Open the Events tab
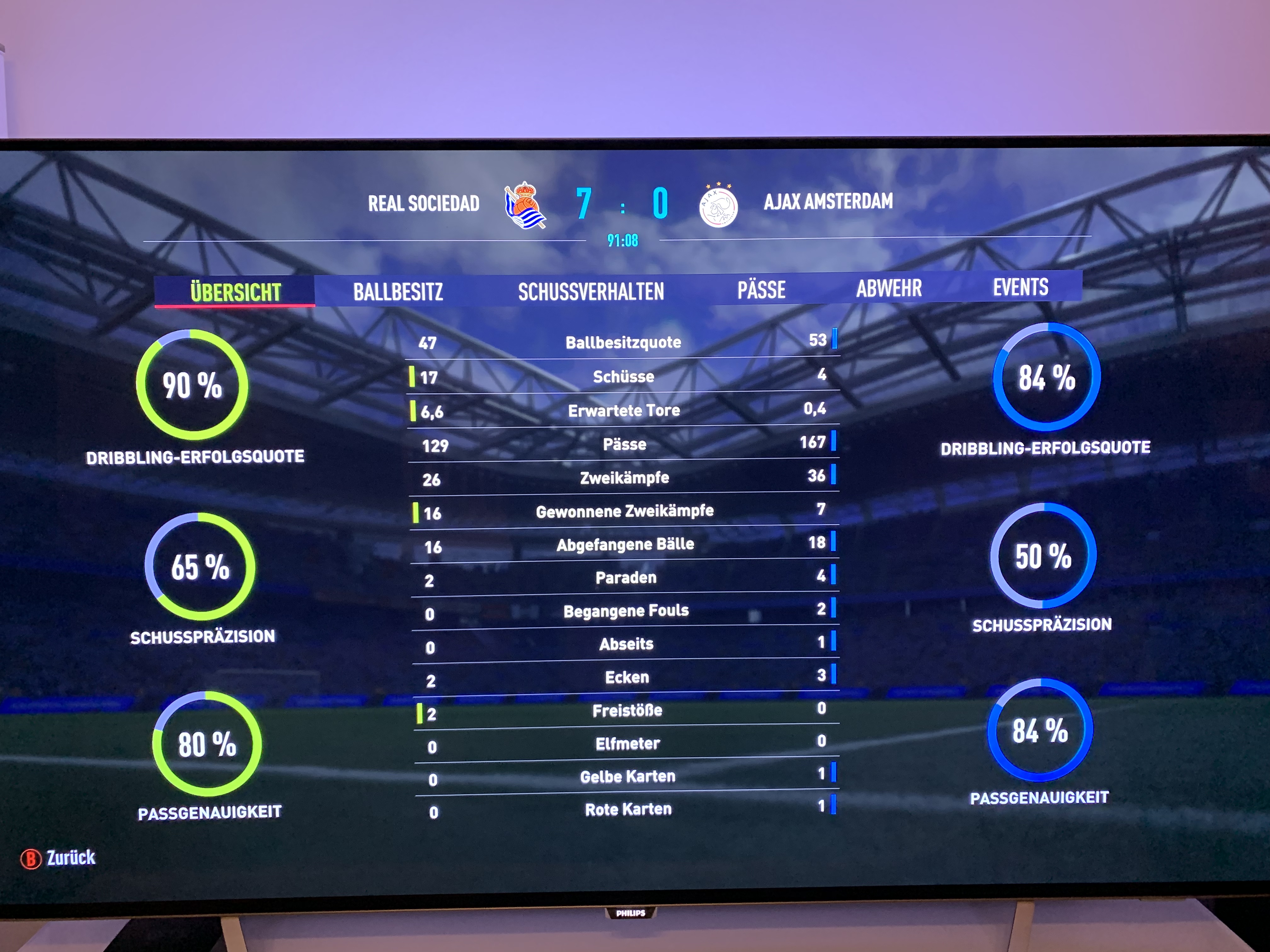Image resolution: width=1270 pixels, height=952 pixels. coord(1020,287)
